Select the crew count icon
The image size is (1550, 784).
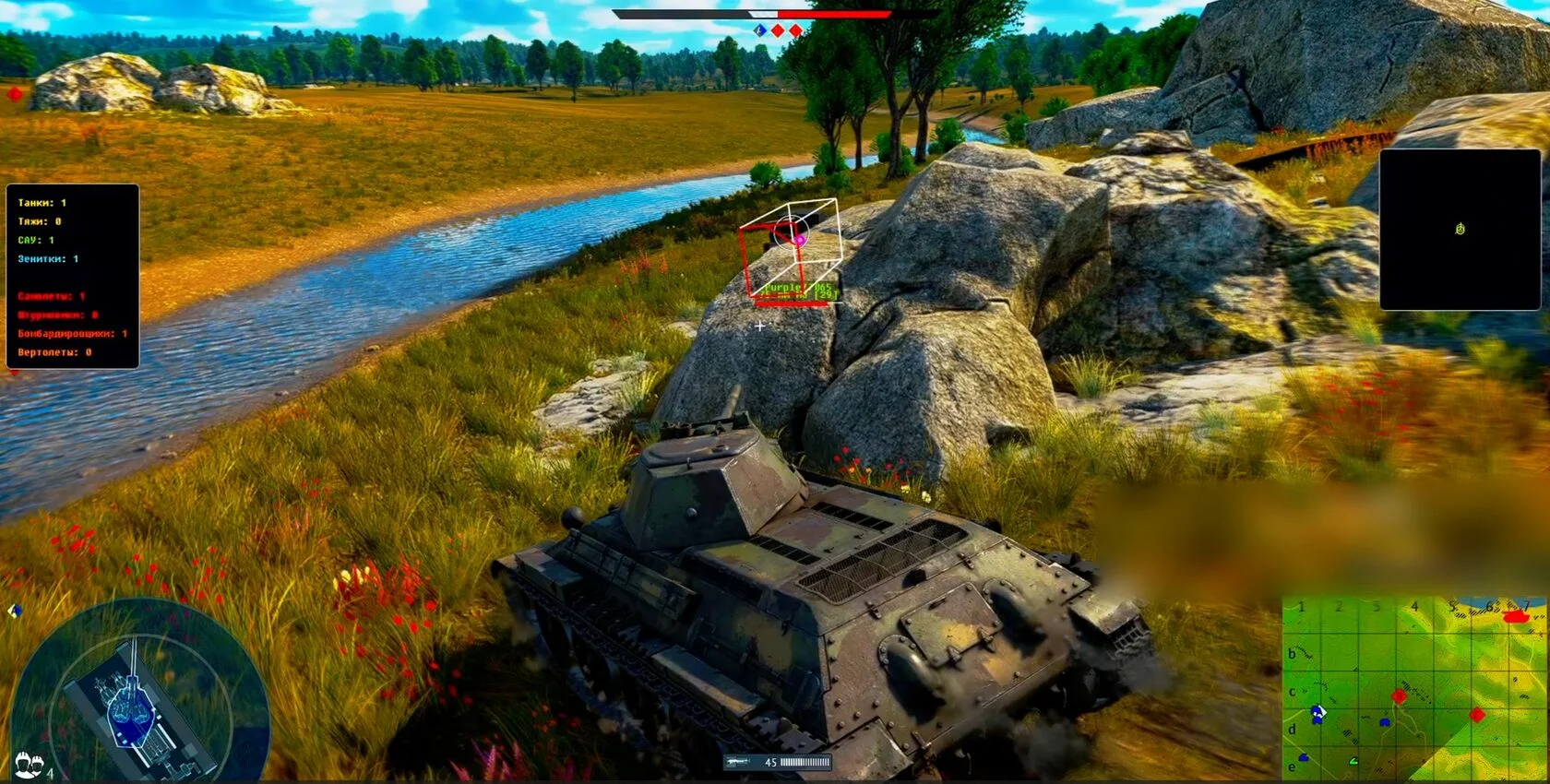click(x=30, y=765)
